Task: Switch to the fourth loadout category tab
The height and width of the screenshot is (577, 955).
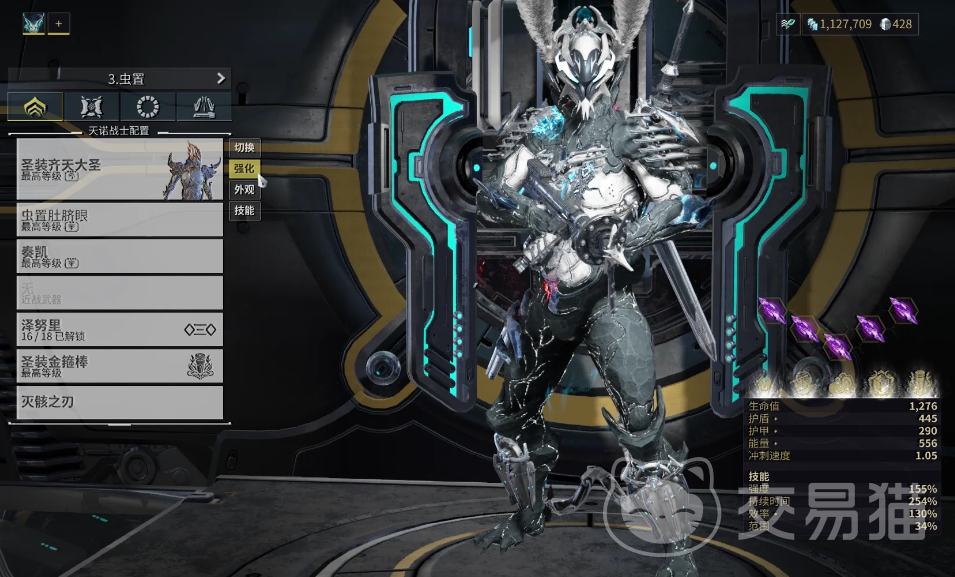Action: (204, 107)
